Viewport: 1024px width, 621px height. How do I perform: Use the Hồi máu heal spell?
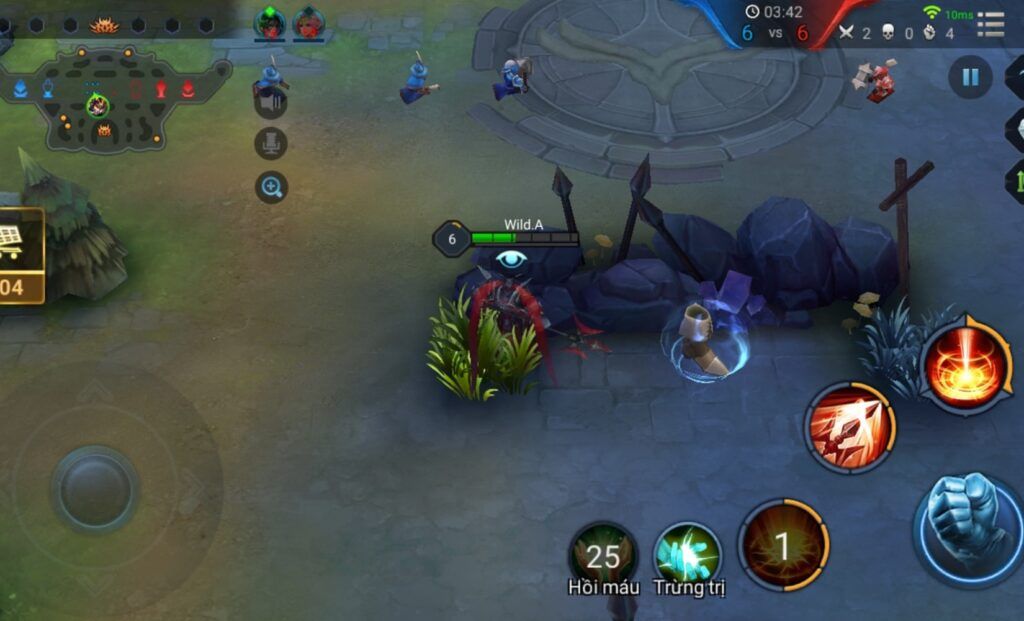(603, 554)
